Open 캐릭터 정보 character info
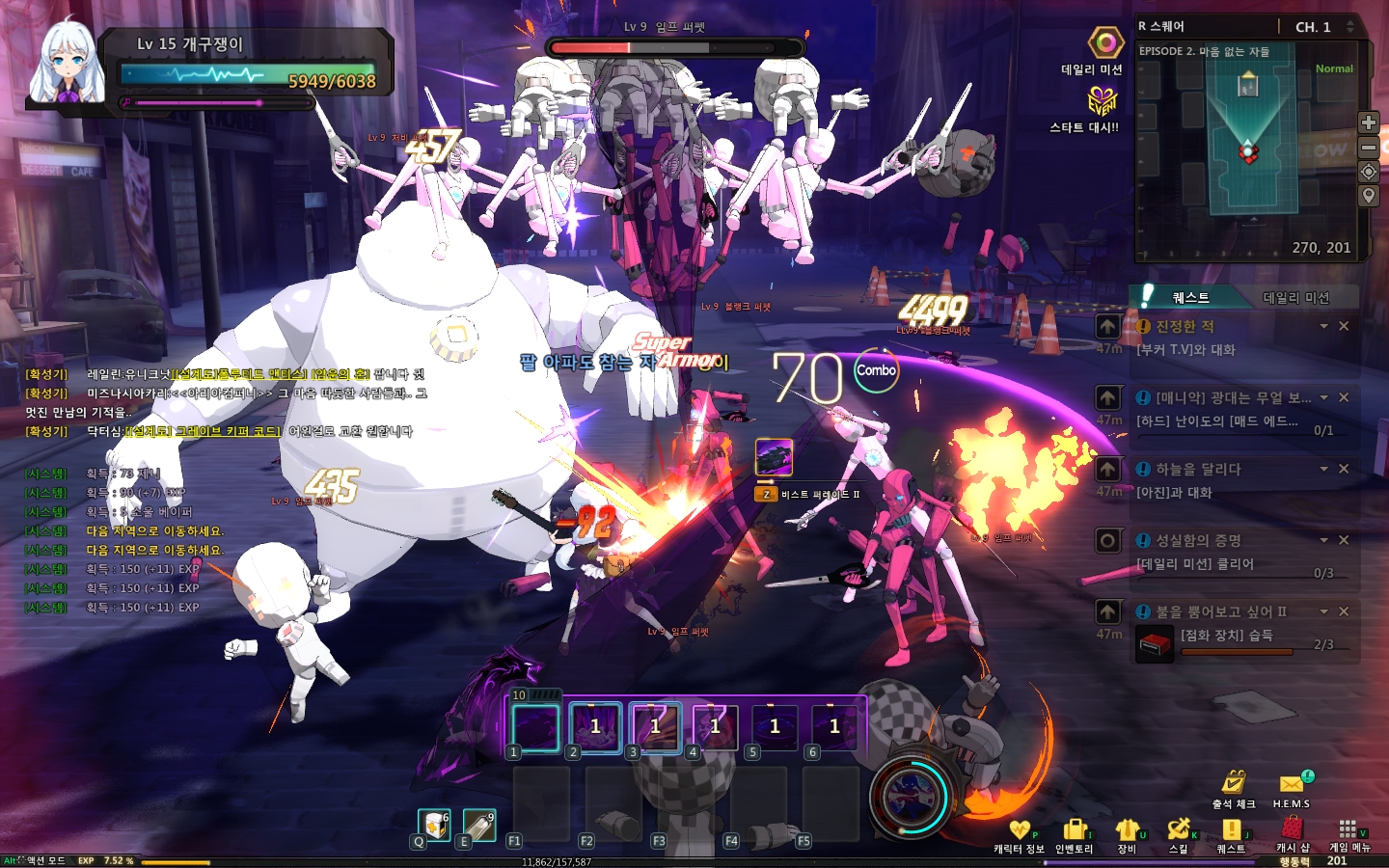 (x=1020, y=835)
